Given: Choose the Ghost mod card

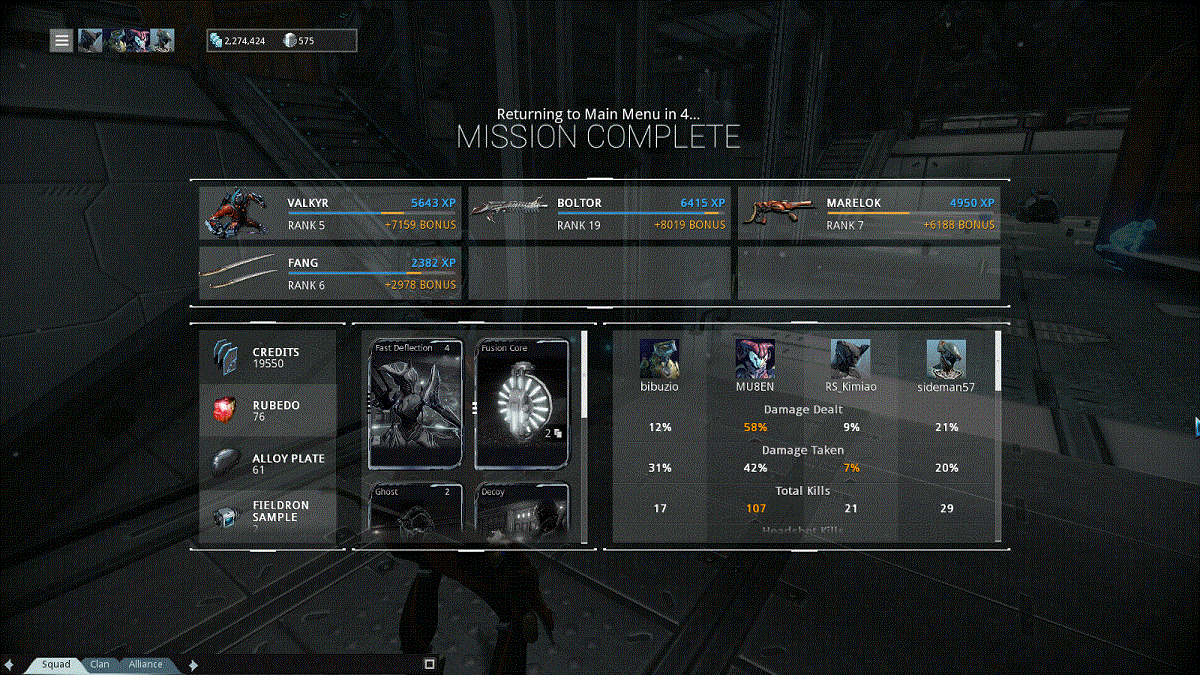Looking at the screenshot, I should tap(416, 513).
